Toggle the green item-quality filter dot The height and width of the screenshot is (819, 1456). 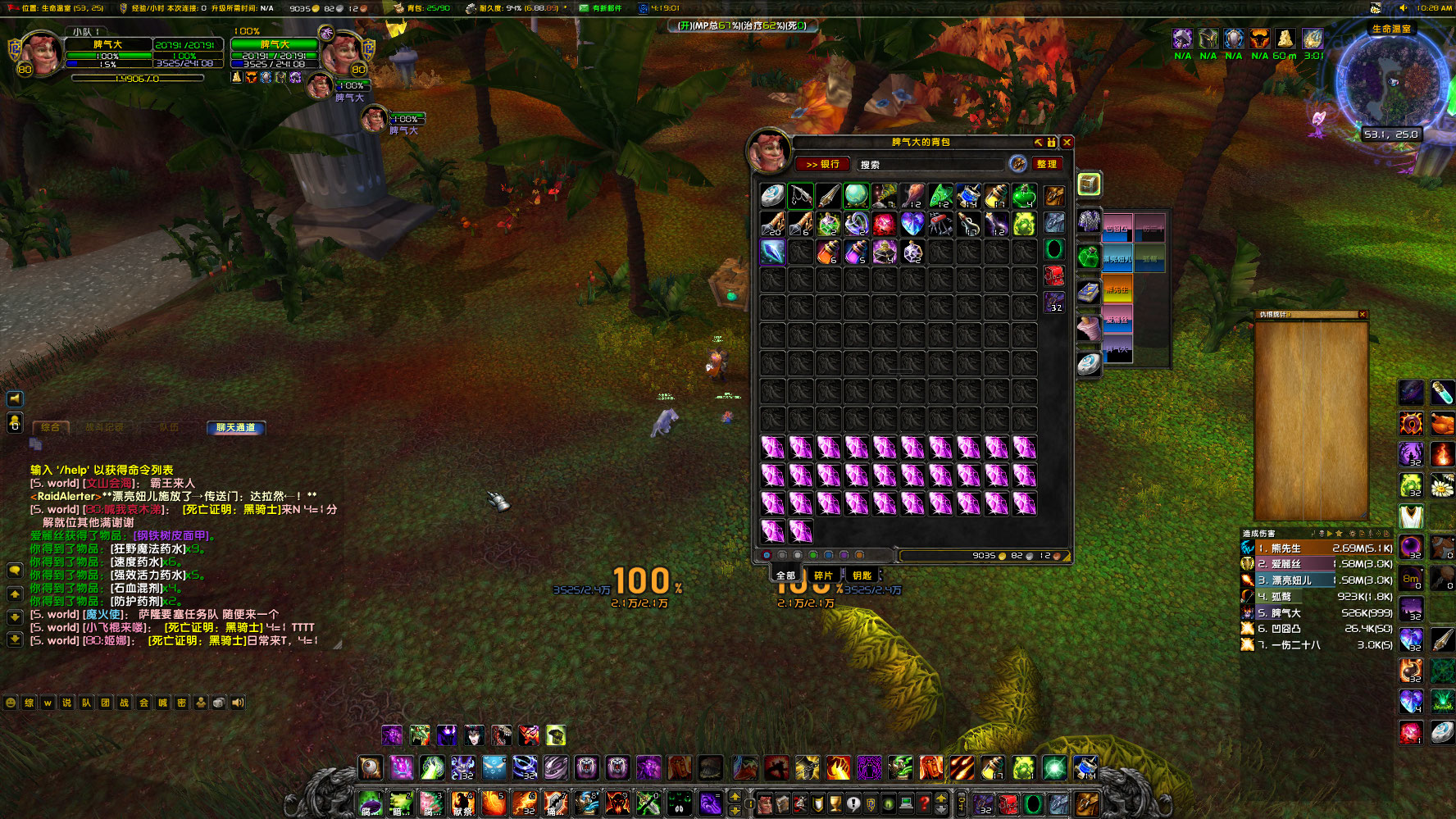point(813,556)
